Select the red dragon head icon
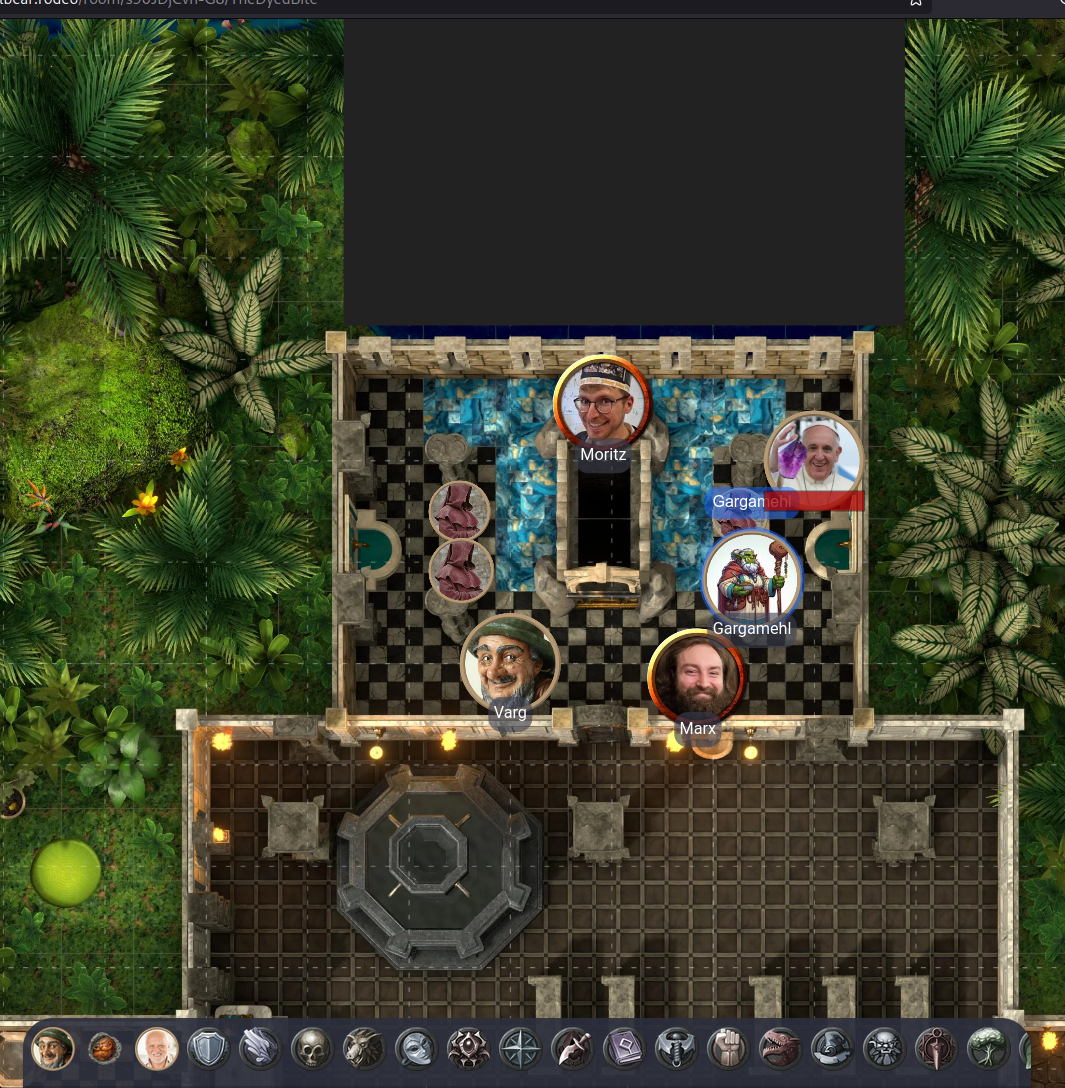Image resolution: width=1065 pixels, height=1088 pixels. pyautogui.click(x=780, y=1049)
